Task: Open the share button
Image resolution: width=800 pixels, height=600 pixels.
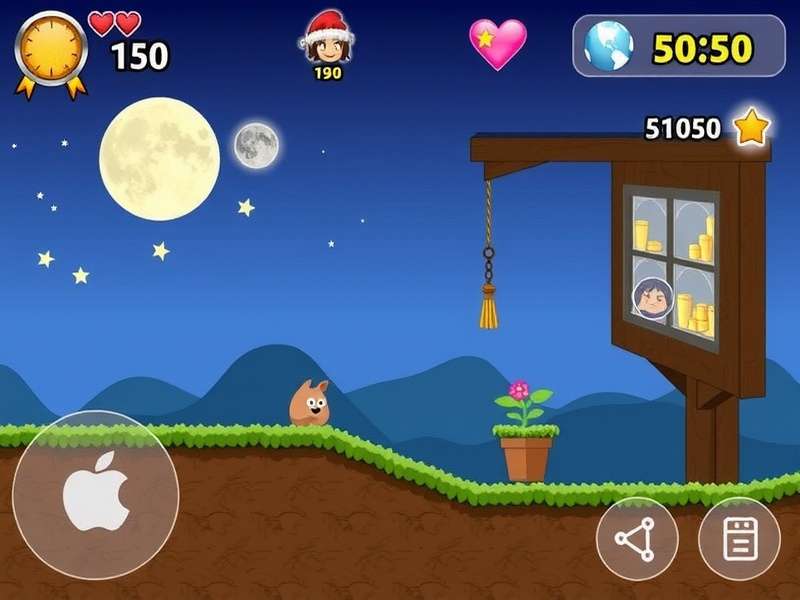Action: (x=637, y=539)
